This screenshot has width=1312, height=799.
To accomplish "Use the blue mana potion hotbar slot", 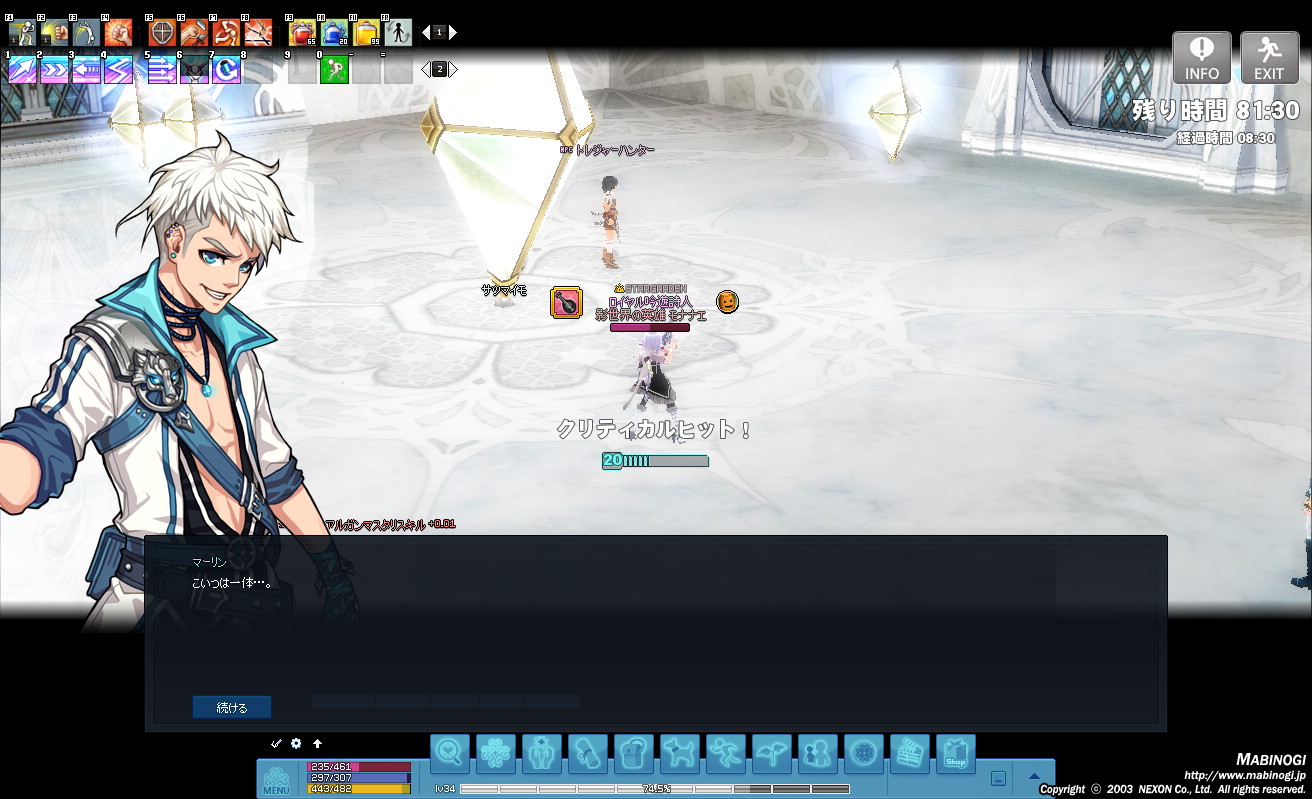I will coord(334,33).
